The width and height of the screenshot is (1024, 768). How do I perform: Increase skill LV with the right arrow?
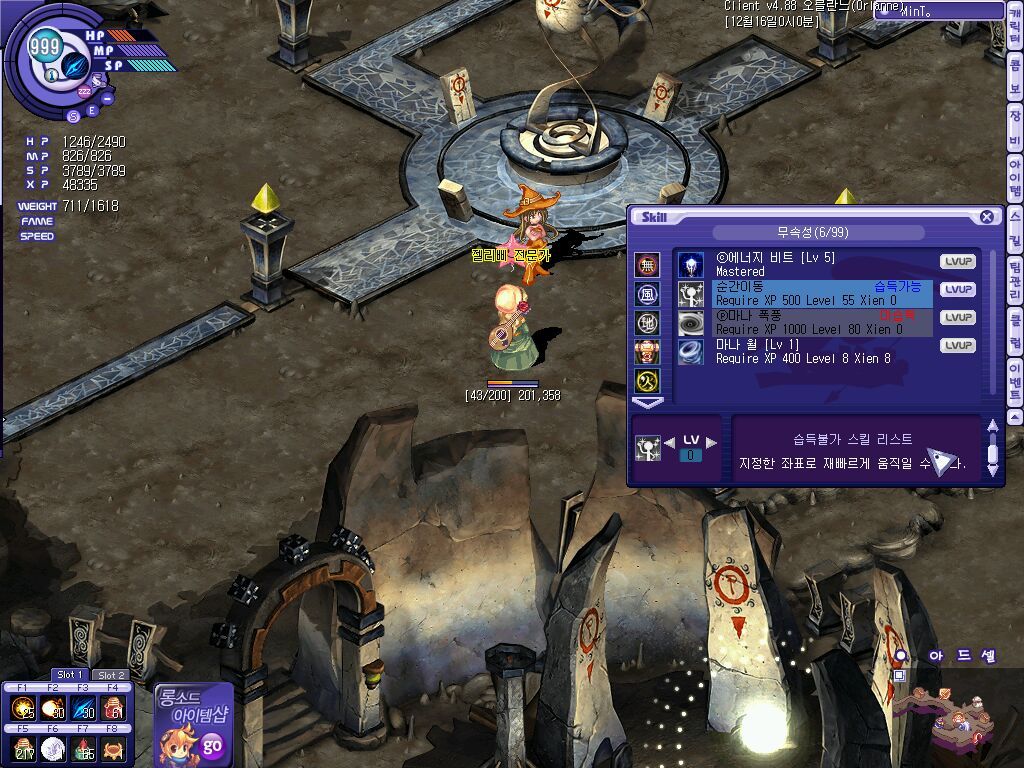coord(712,443)
